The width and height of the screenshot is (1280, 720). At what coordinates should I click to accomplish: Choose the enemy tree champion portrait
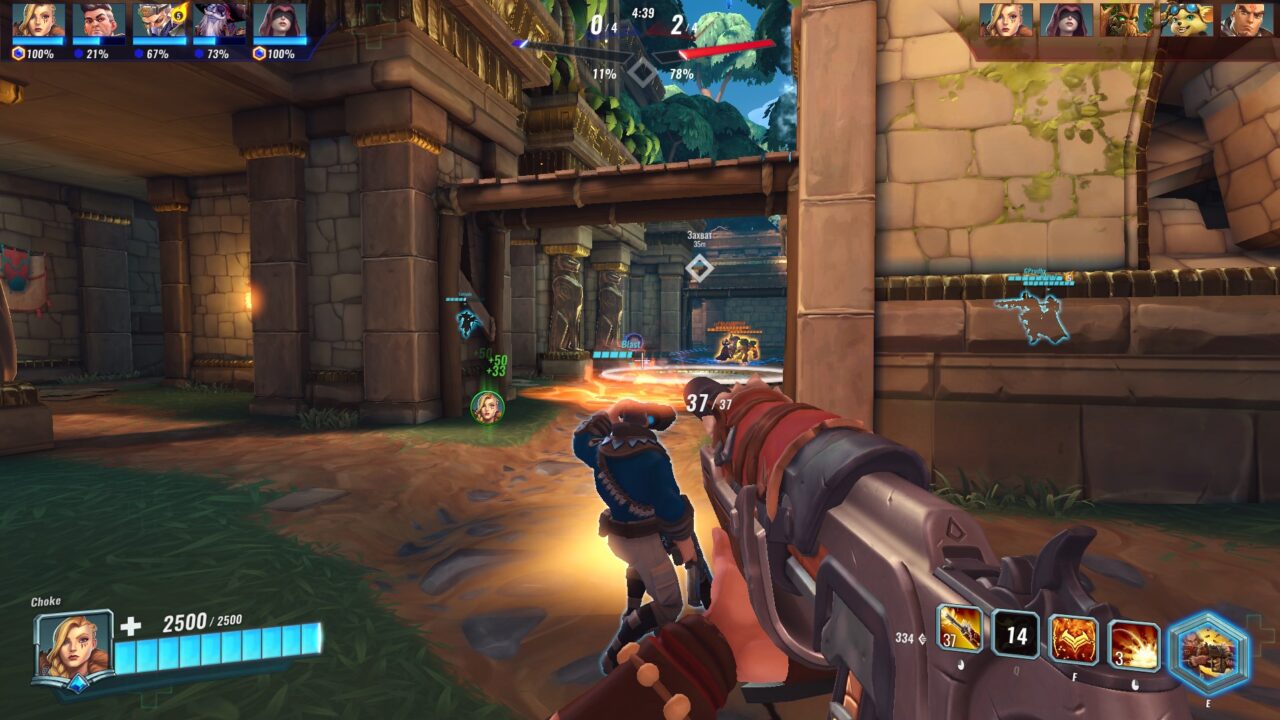[x=1126, y=20]
